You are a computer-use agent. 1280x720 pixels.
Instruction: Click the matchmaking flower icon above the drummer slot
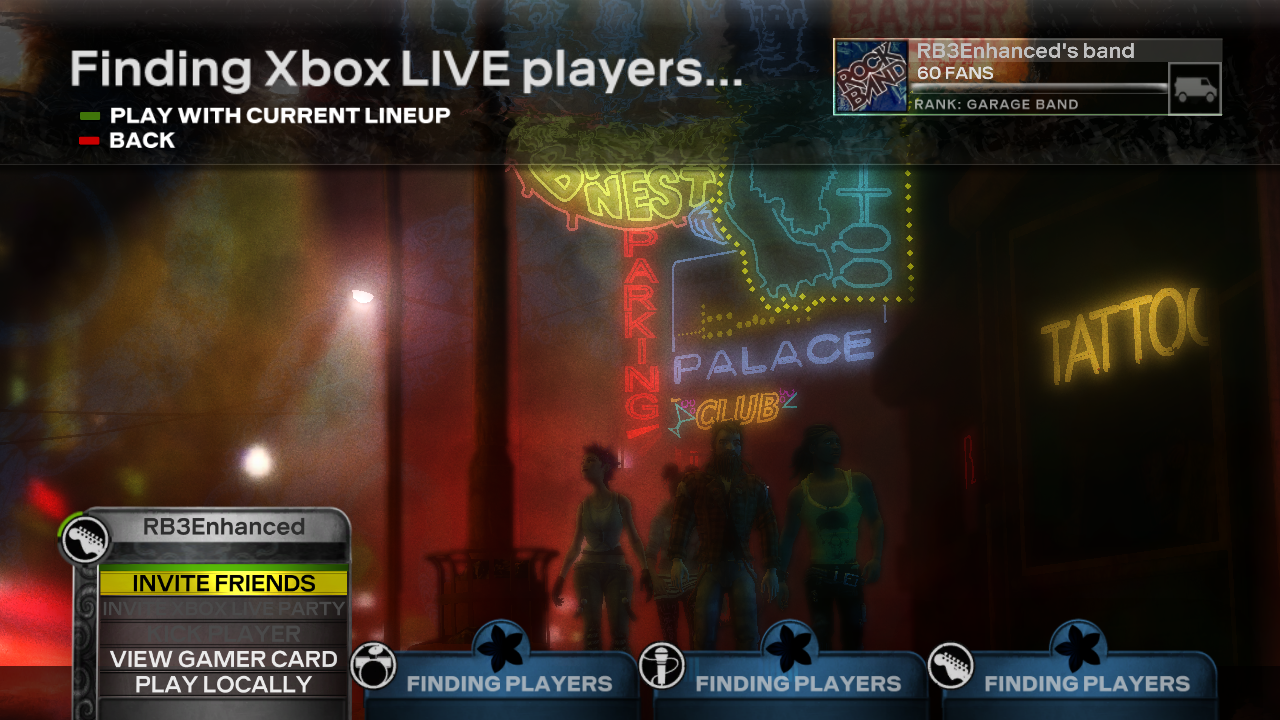click(x=500, y=645)
